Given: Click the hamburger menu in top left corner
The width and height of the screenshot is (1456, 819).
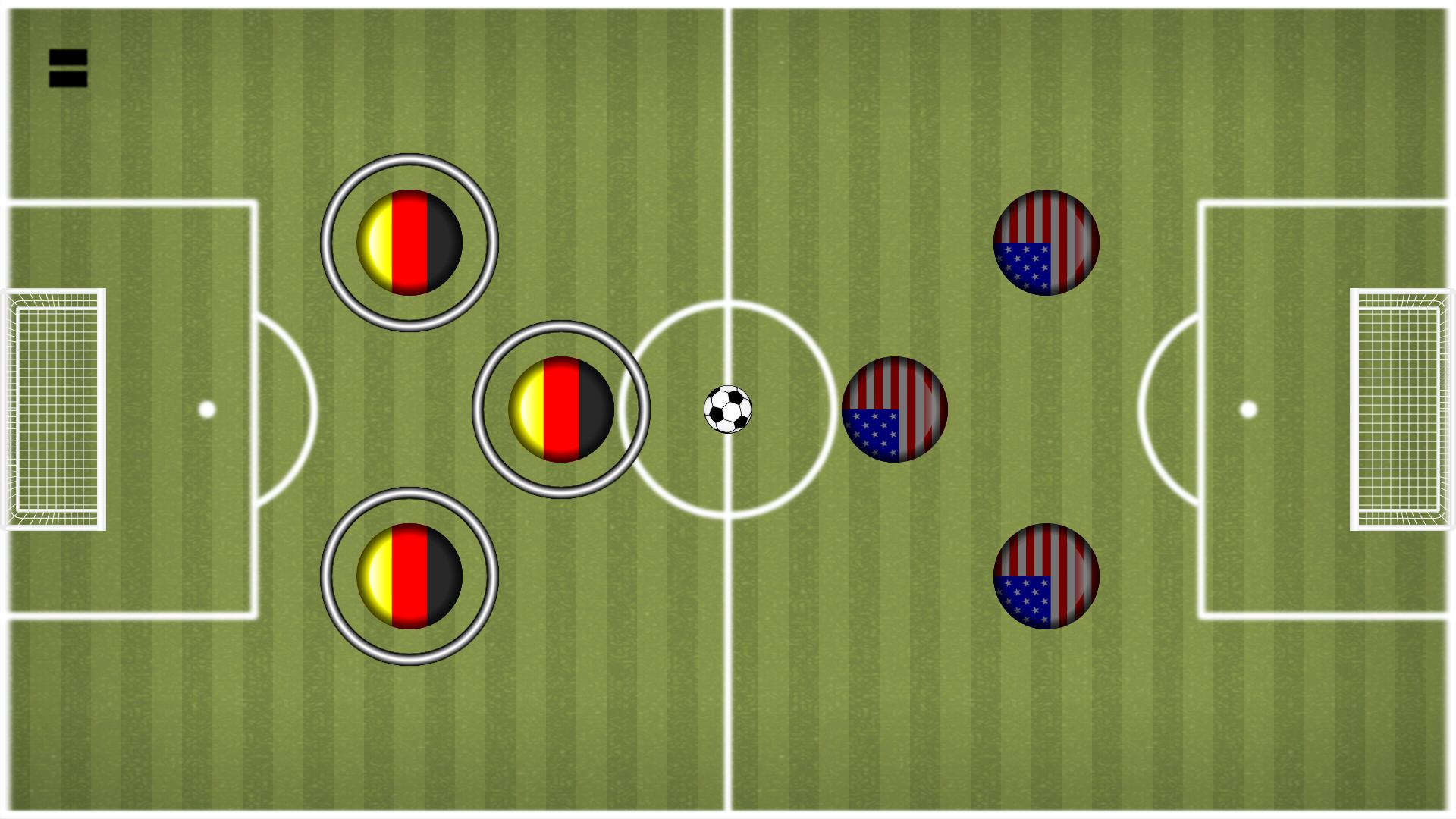Looking at the screenshot, I should [68, 68].
